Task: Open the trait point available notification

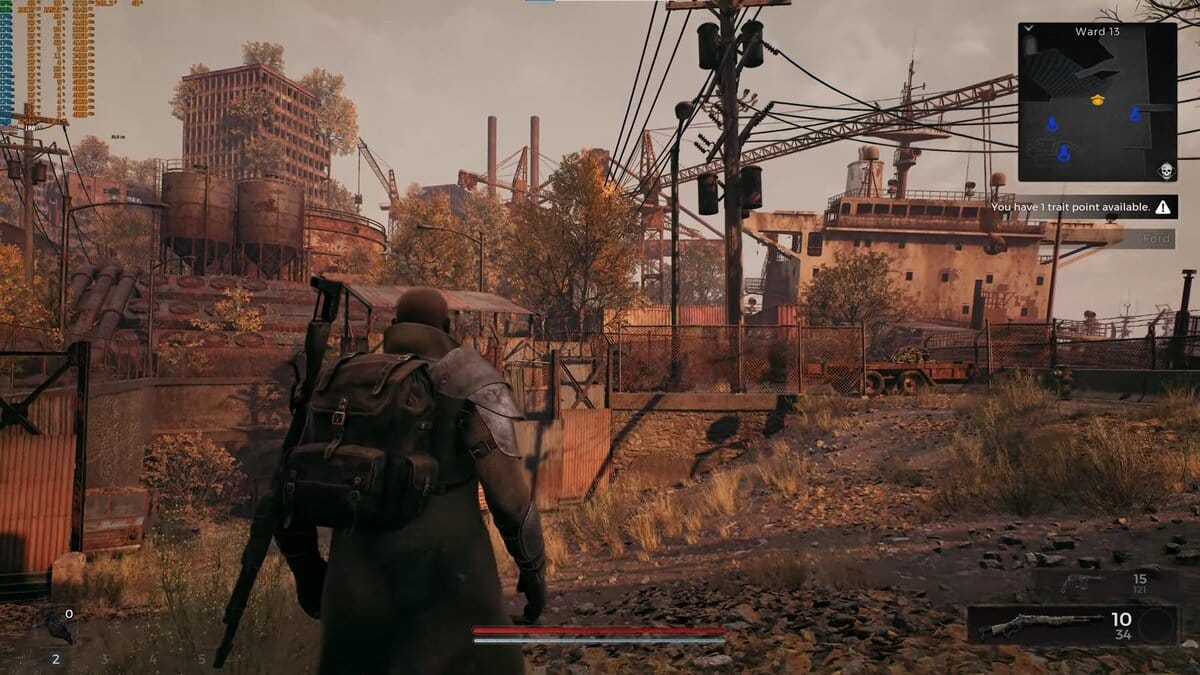Action: [x=1081, y=208]
